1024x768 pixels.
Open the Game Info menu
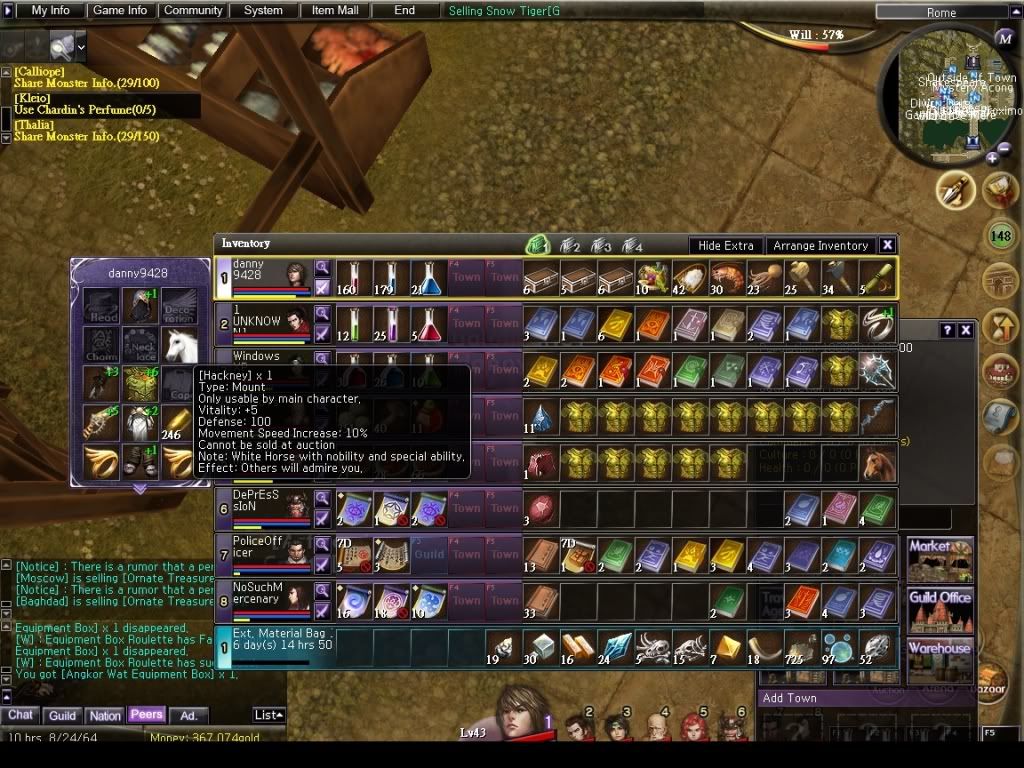[x=120, y=11]
